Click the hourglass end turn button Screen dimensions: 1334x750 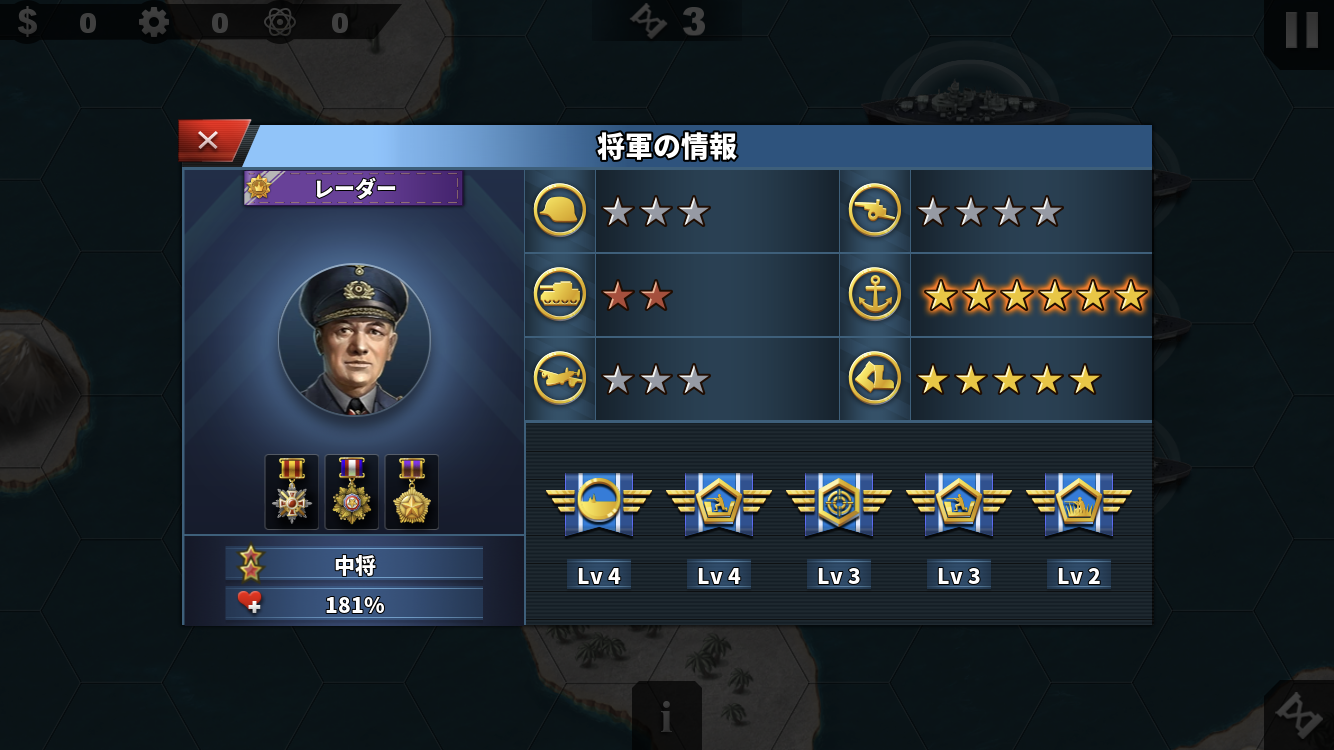[x=1302, y=718]
